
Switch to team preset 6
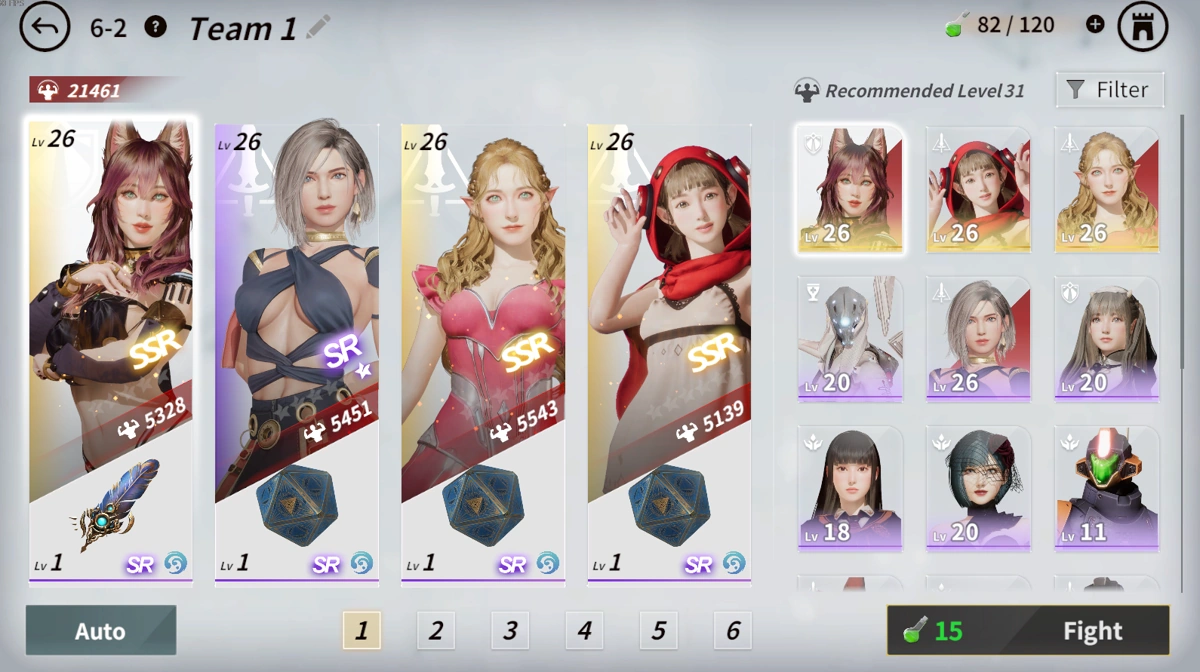coord(733,630)
